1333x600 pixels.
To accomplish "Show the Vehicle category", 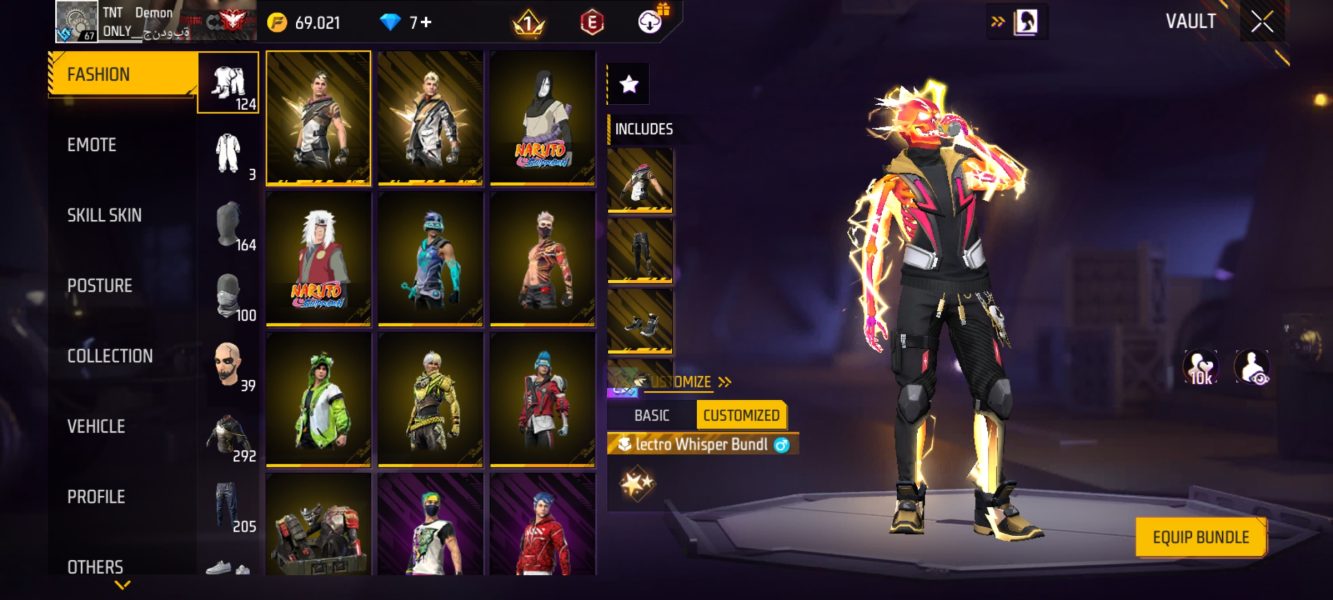I will pyautogui.click(x=96, y=426).
